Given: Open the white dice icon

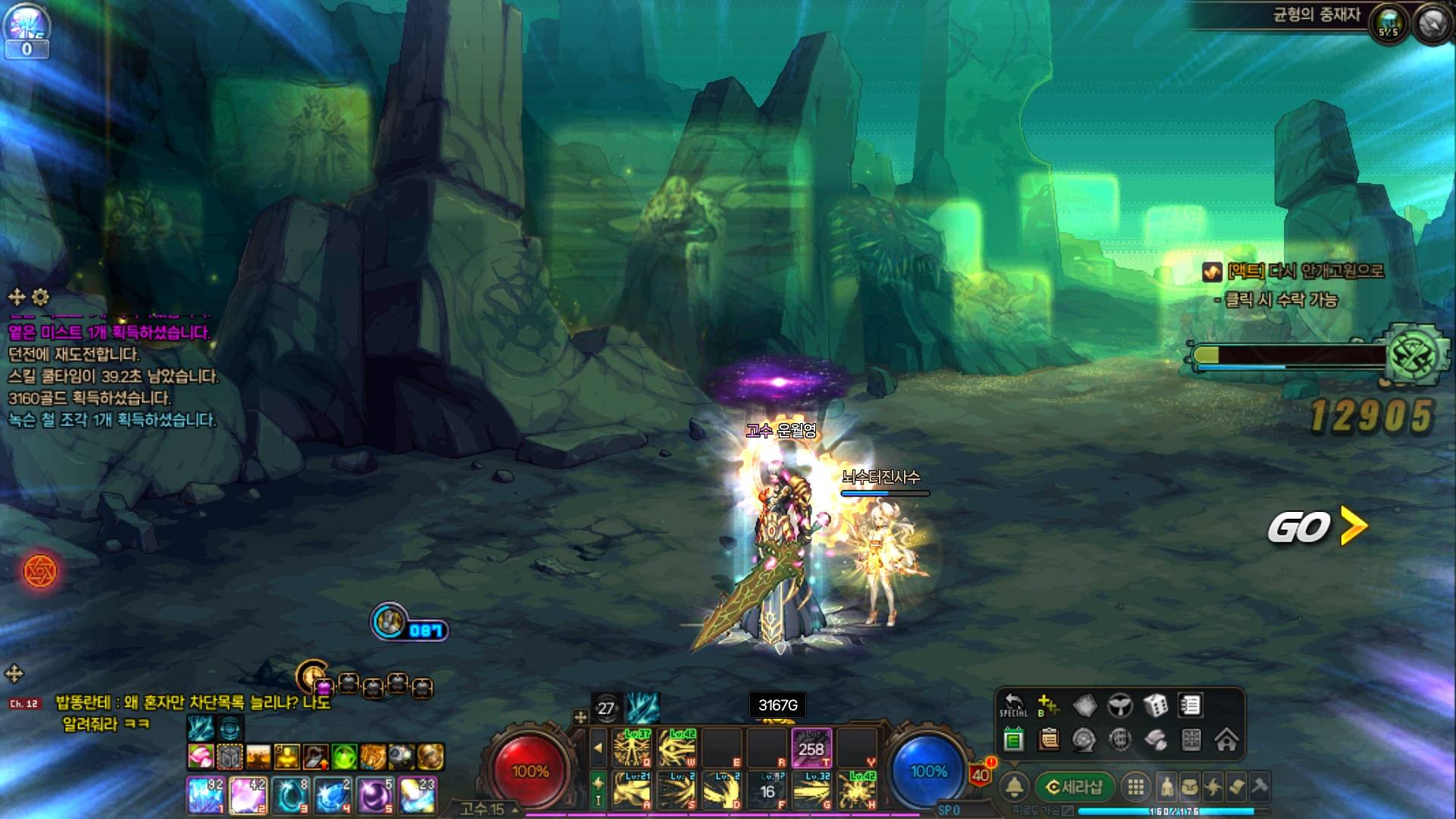Looking at the screenshot, I should 1156,706.
